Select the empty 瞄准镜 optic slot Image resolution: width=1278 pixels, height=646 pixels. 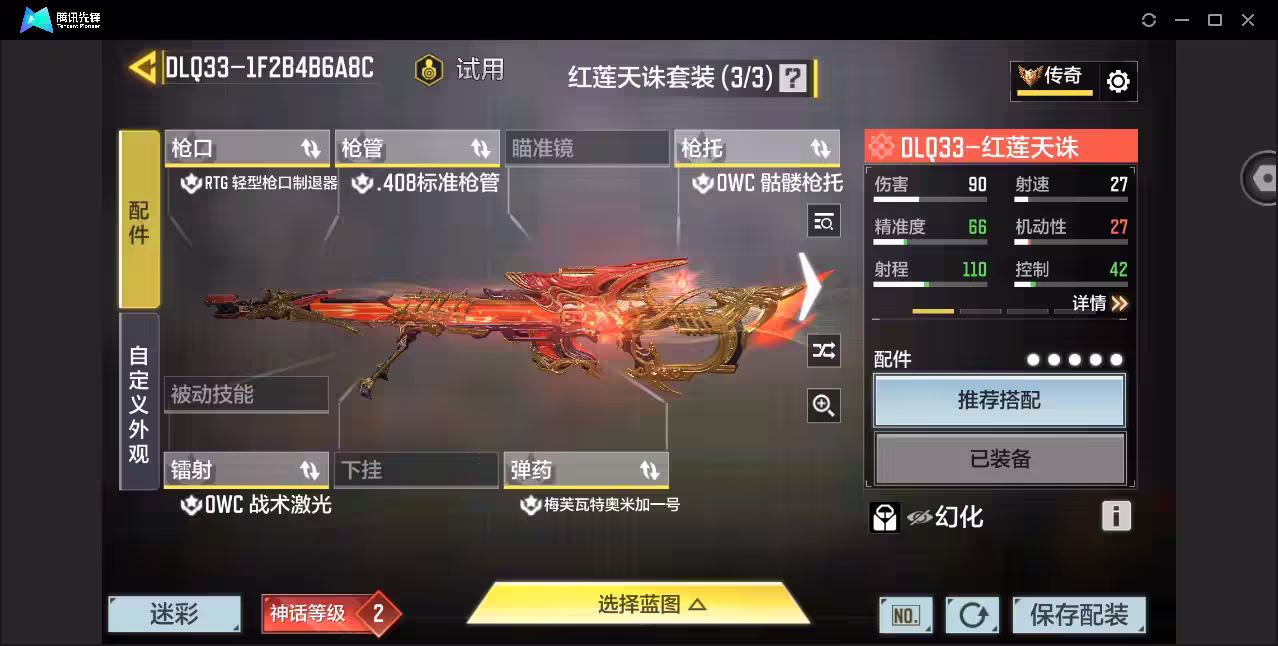point(586,149)
